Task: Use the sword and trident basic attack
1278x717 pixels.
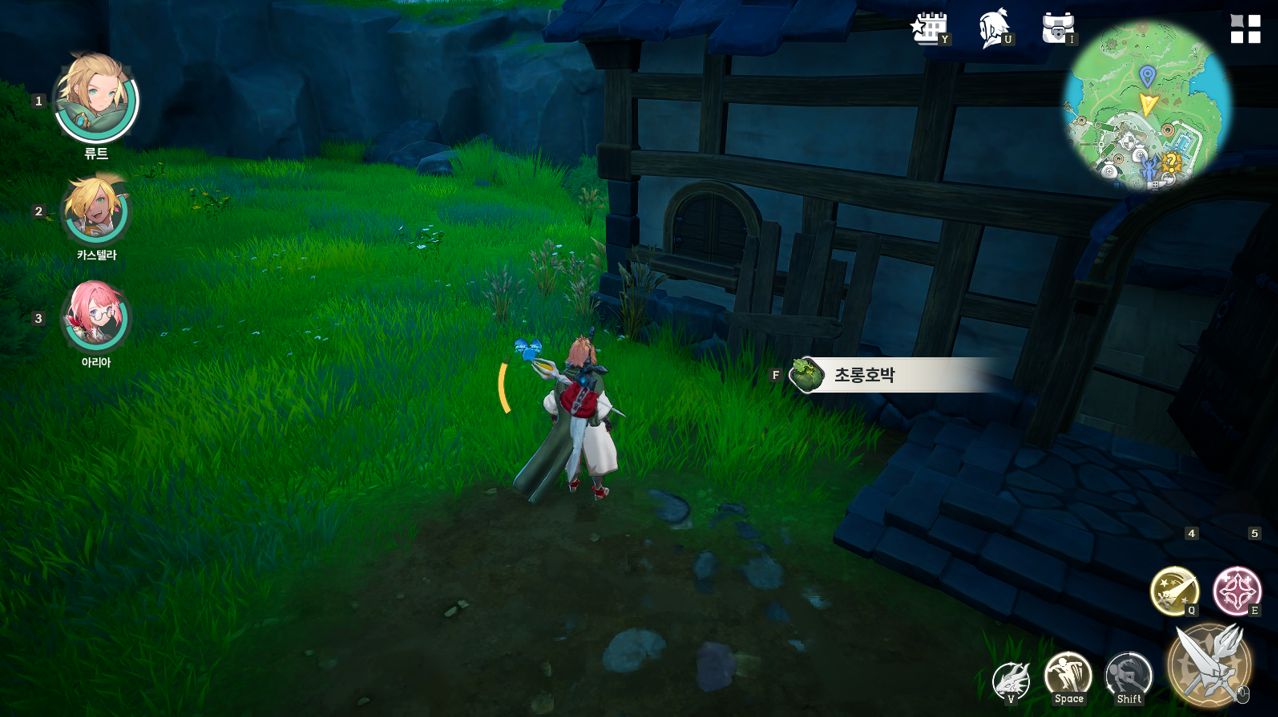Action: click(x=1209, y=664)
